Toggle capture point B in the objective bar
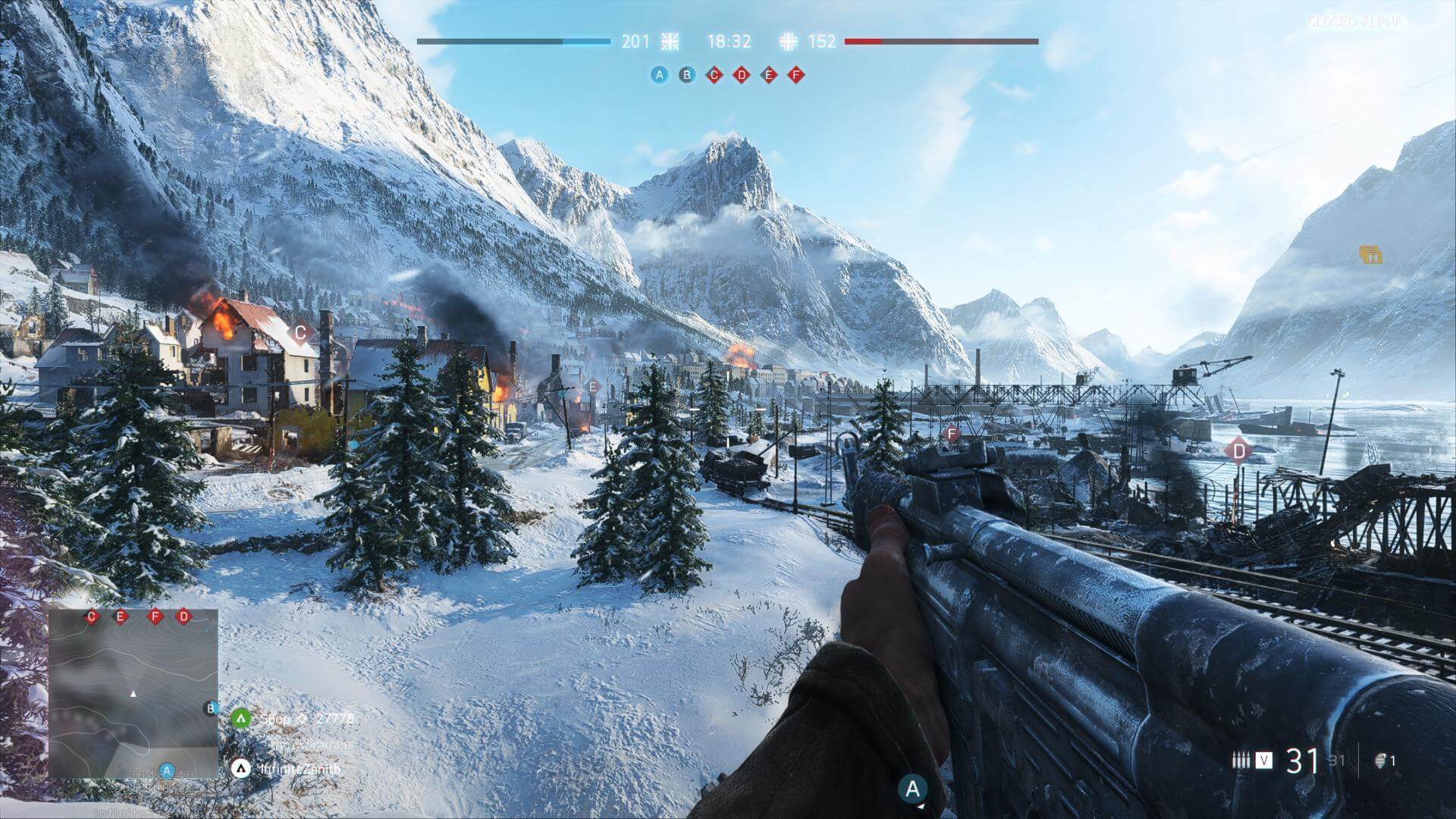The image size is (1456, 819). pyautogui.click(x=686, y=75)
